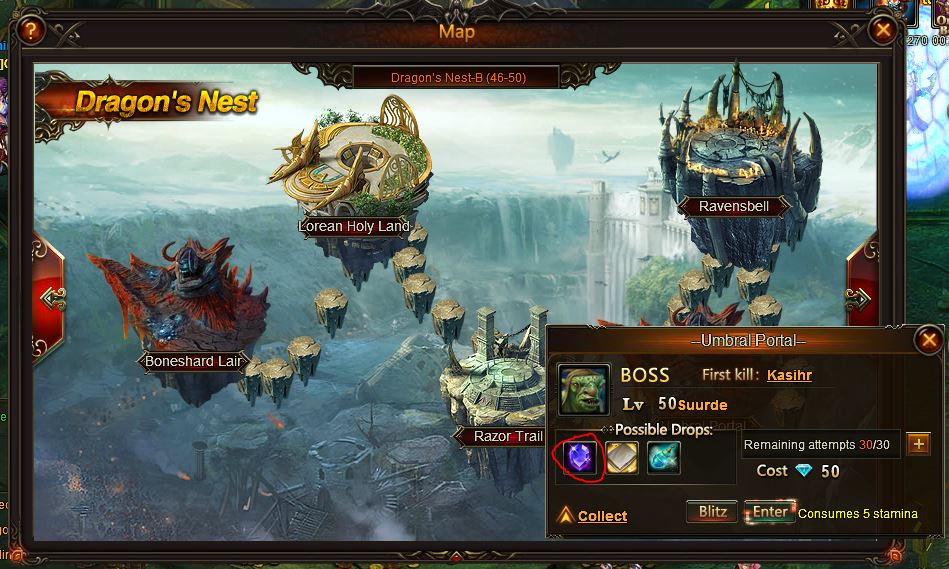Inspect the purple crystal drop
Image resolution: width=949 pixels, height=569 pixels.
(580, 458)
